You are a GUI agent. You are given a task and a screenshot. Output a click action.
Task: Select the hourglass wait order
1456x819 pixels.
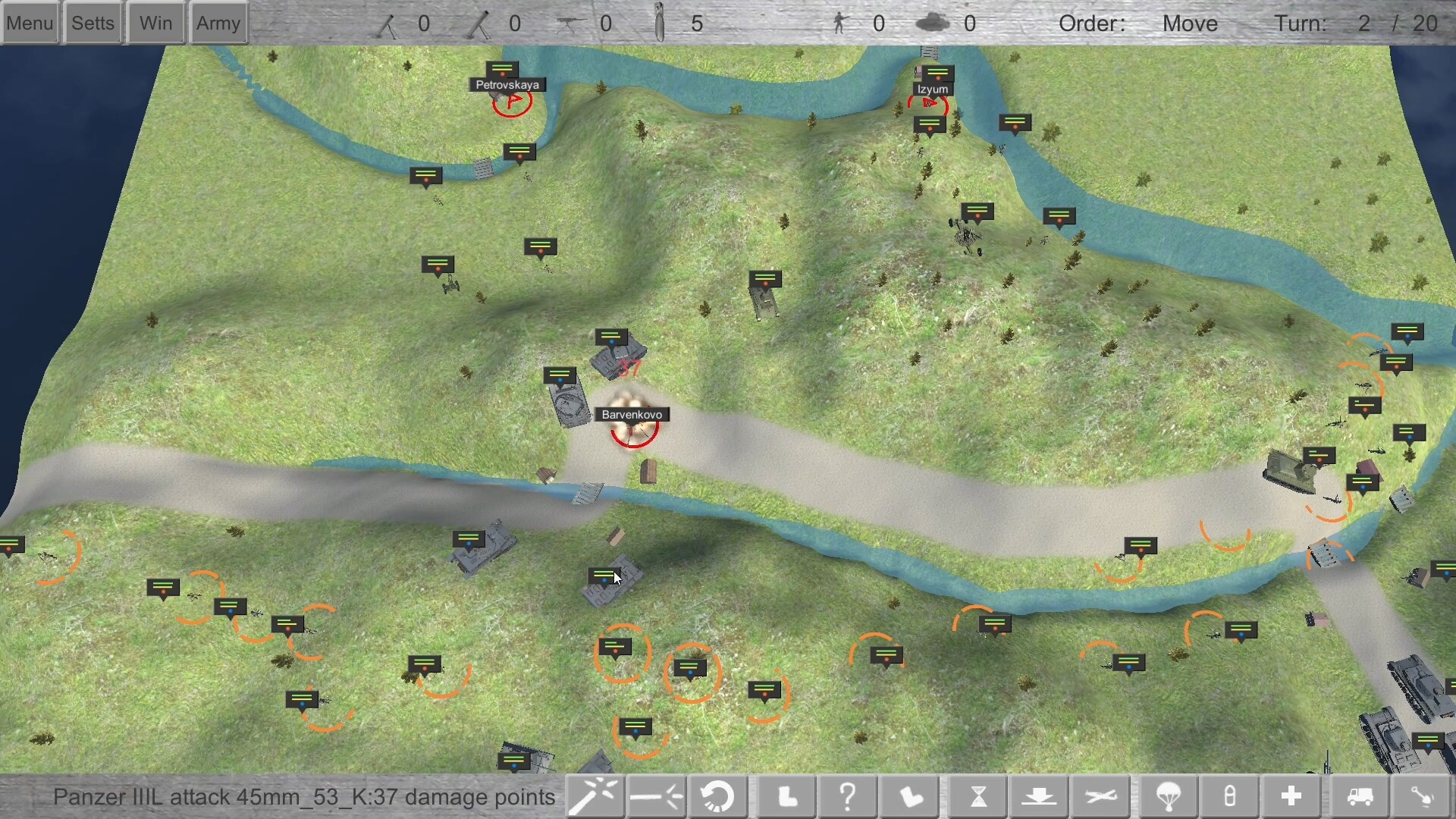(x=978, y=796)
